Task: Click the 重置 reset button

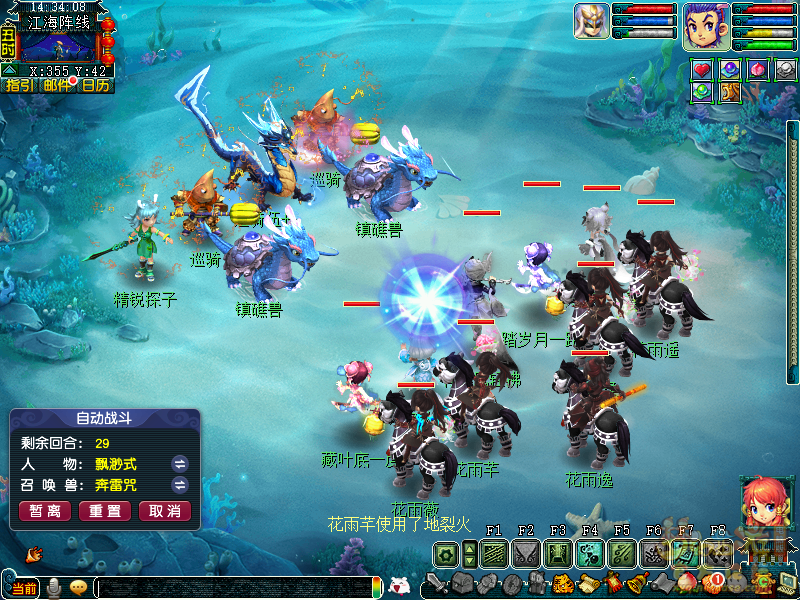Action: coord(104,511)
